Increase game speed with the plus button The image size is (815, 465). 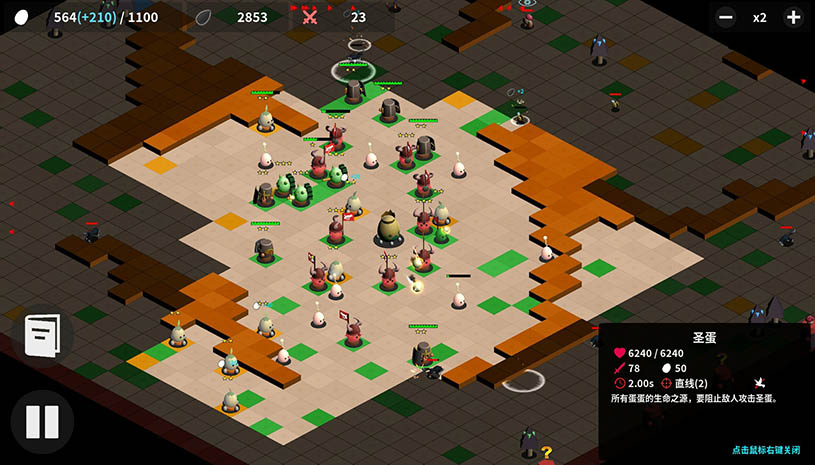792,17
